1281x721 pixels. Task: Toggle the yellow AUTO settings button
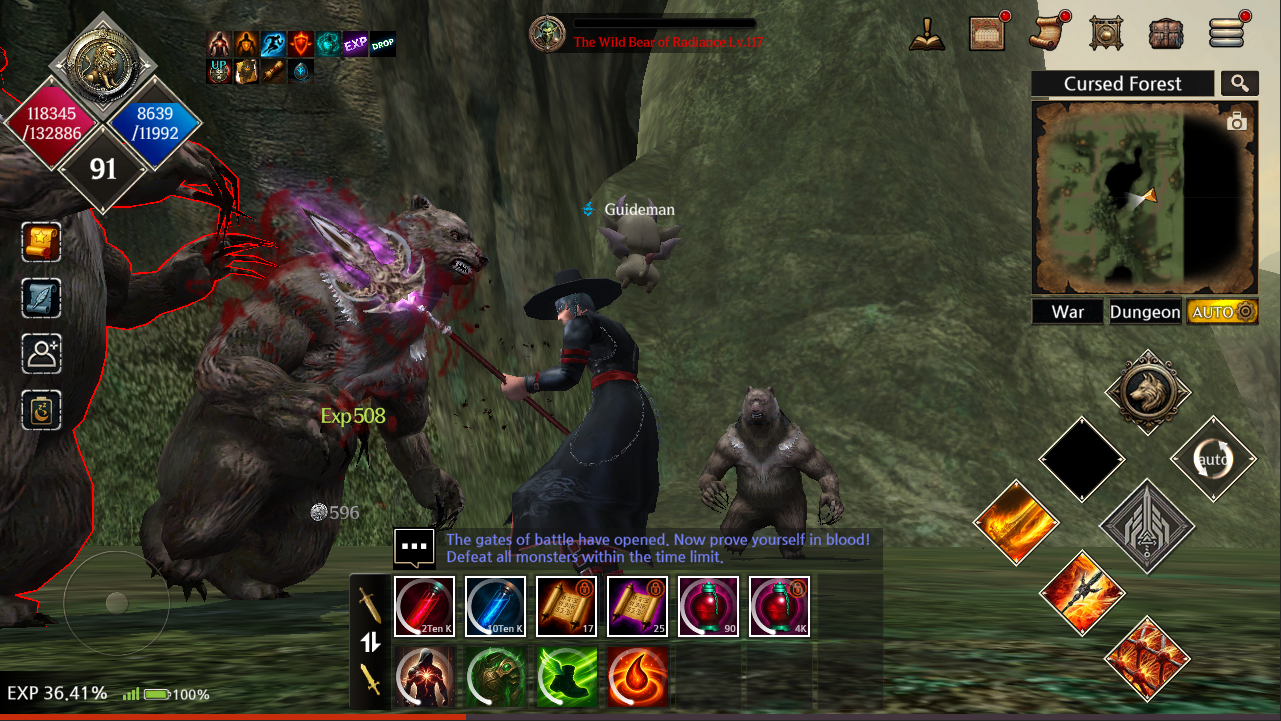click(1222, 312)
